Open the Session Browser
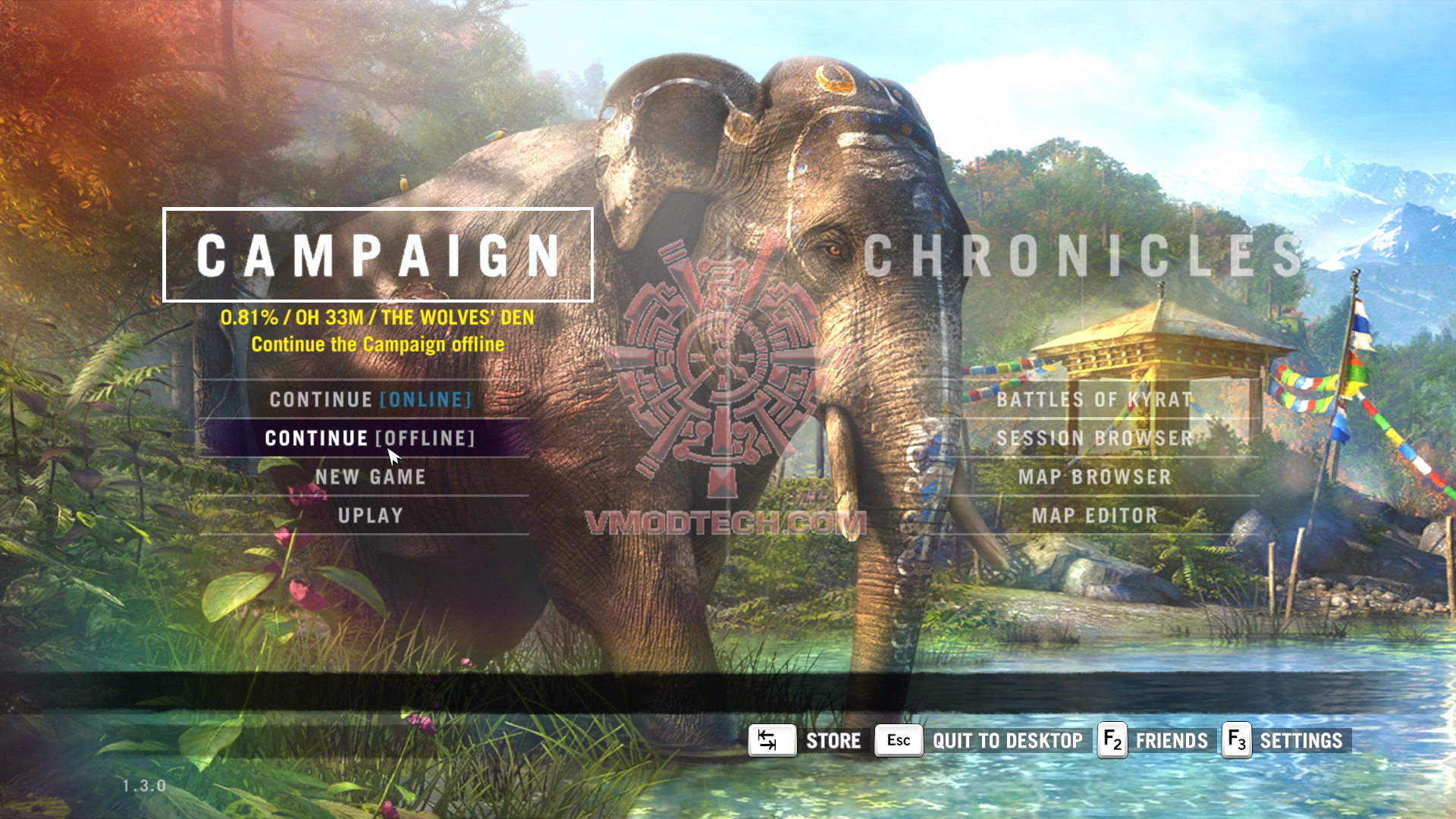1456x819 pixels. coord(1094,438)
